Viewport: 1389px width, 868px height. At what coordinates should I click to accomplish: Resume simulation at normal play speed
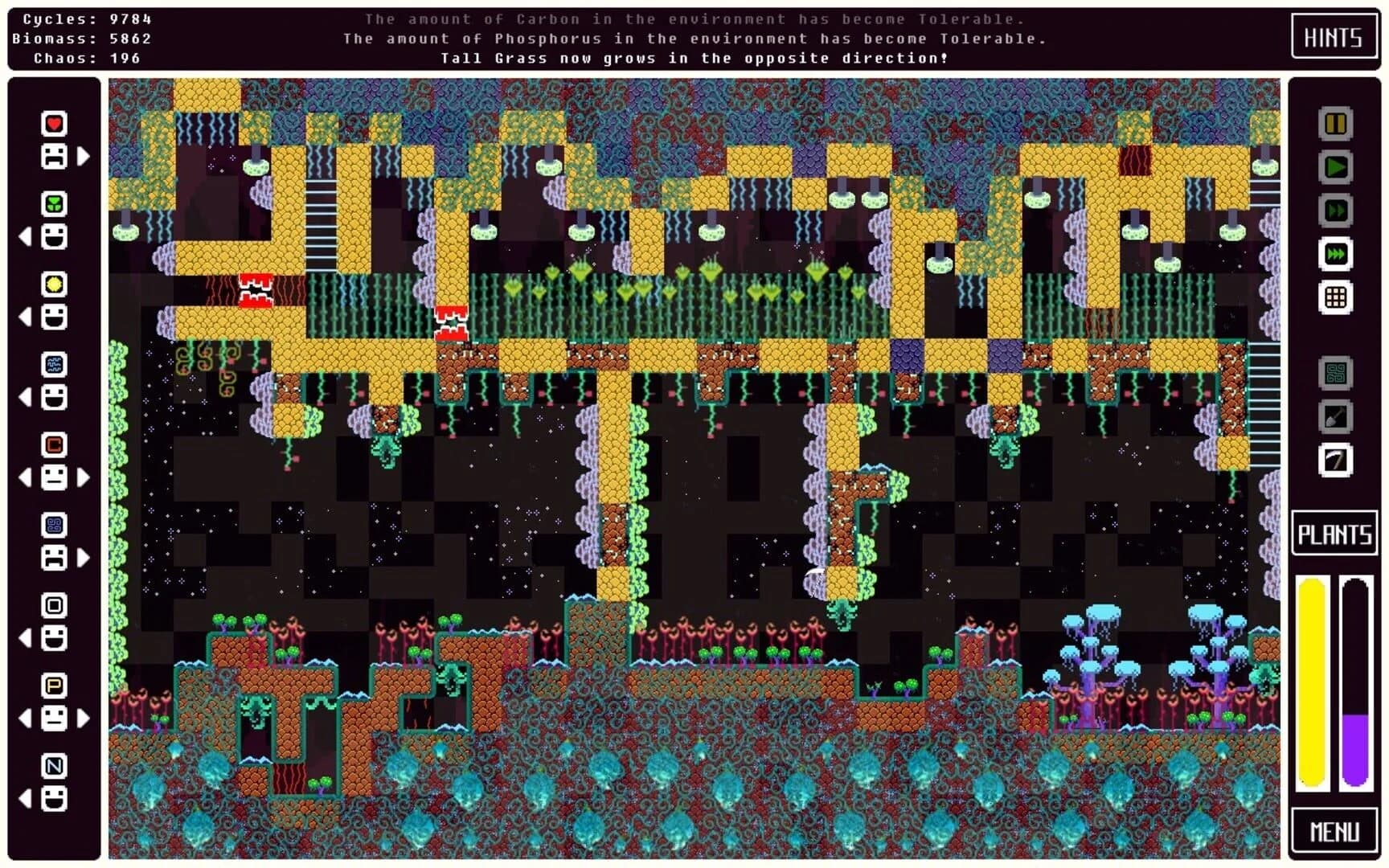pos(1335,166)
